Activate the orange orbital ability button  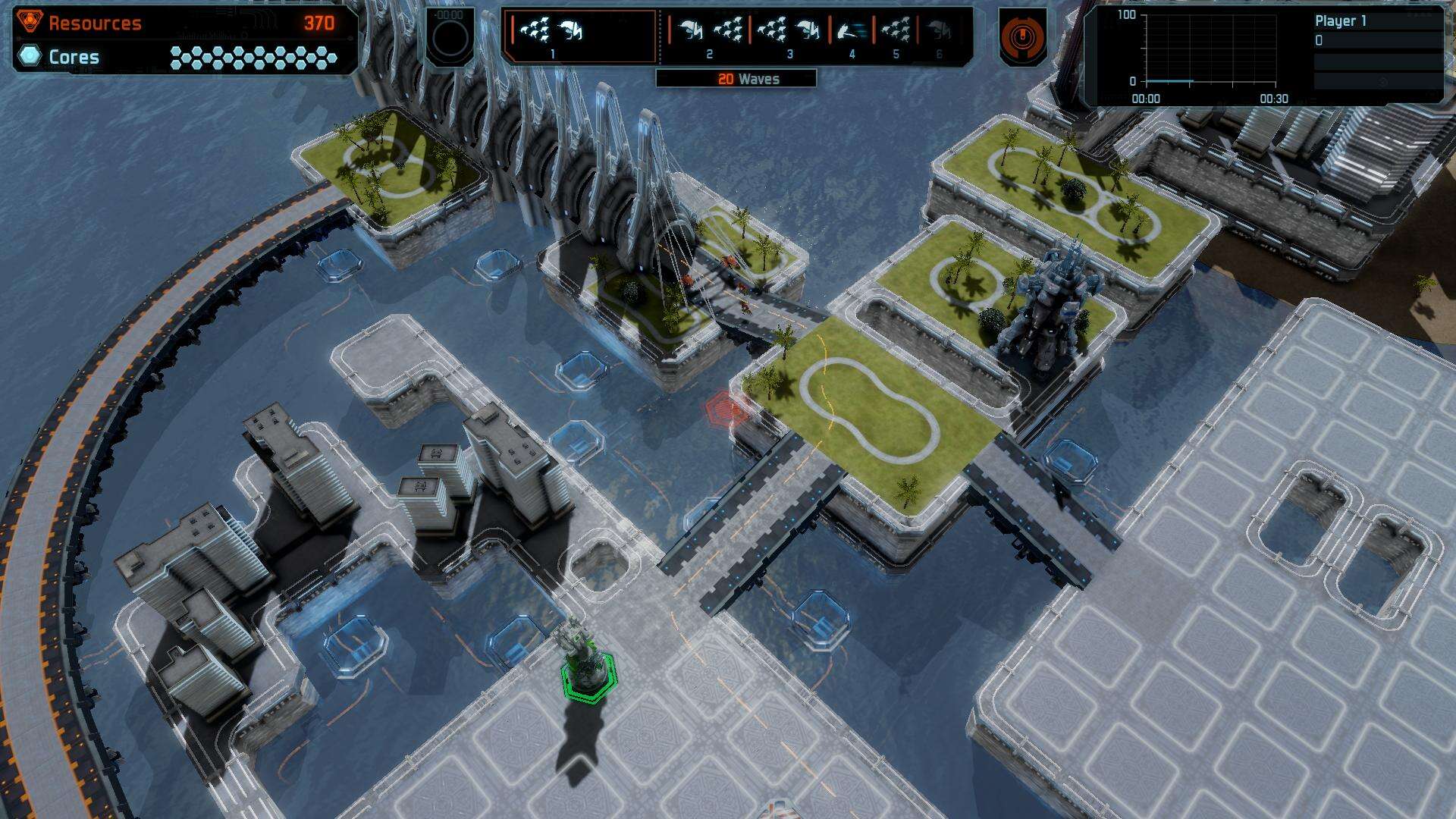1022,36
